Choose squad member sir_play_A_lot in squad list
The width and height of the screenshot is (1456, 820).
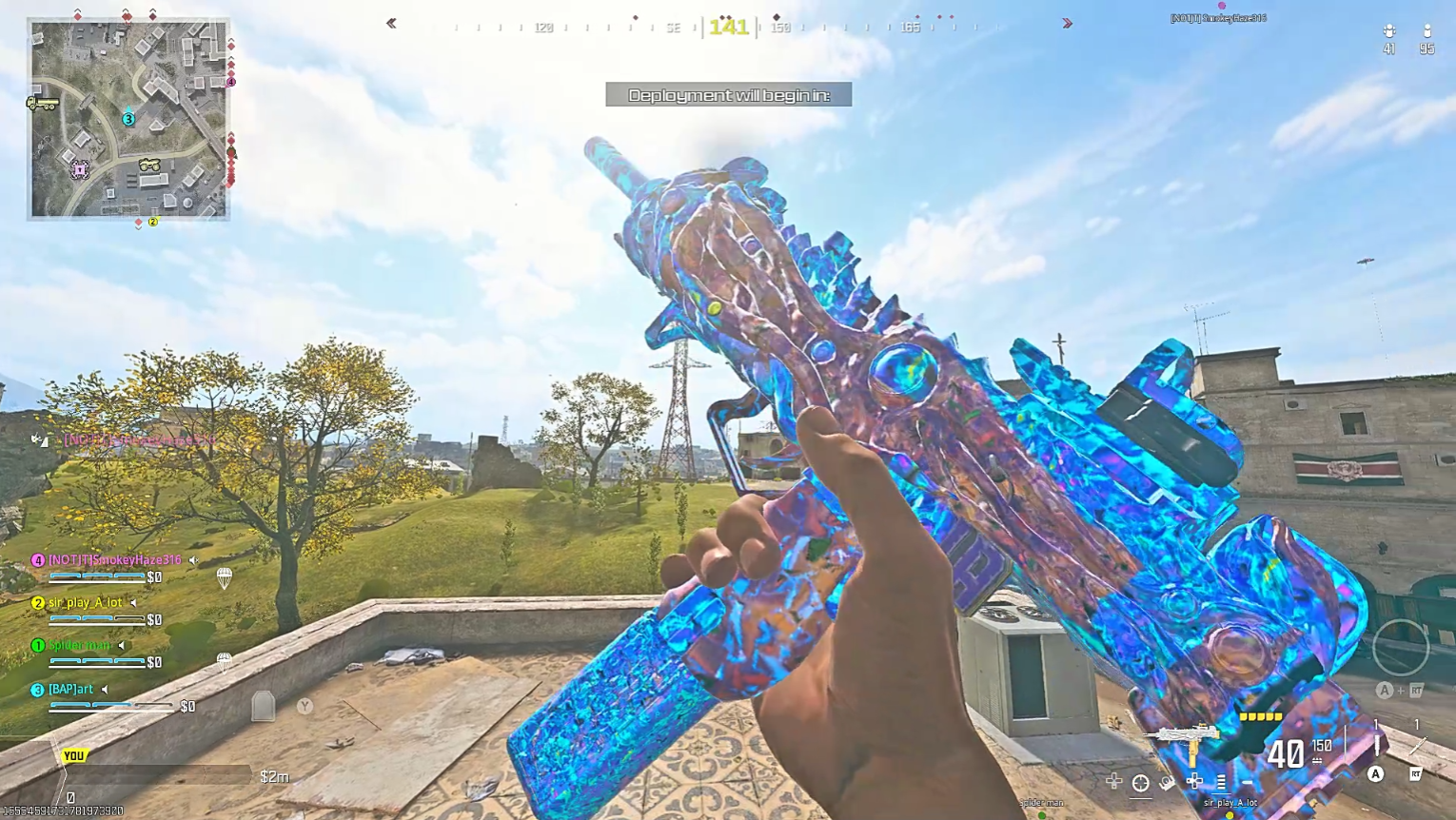[85, 603]
